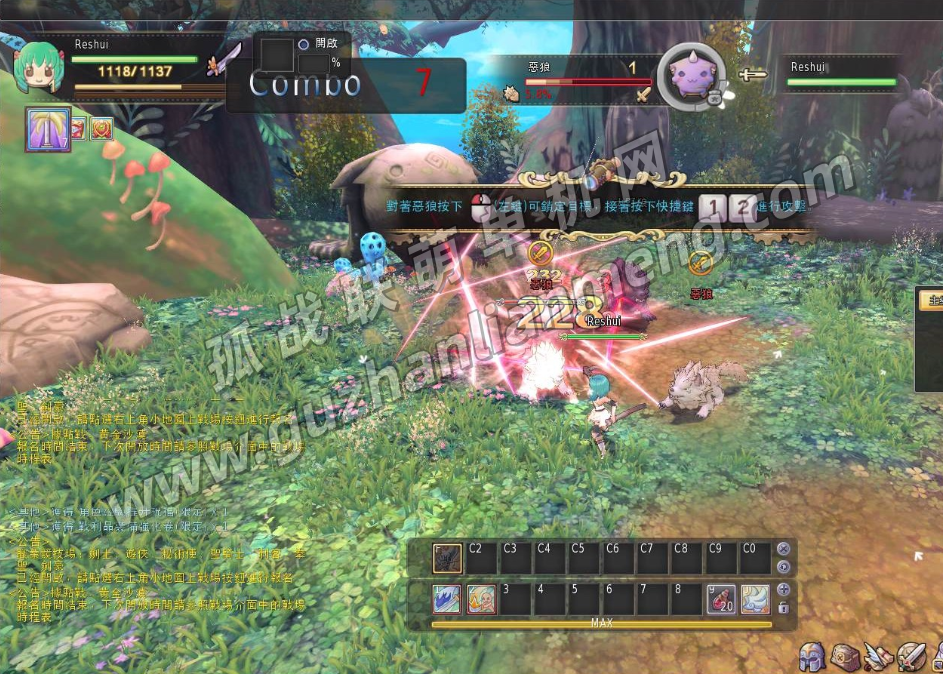Image resolution: width=943 pixels, height=674 pixels.
Task: Select the purple pillar buff icon
Action: click(48, 129)
